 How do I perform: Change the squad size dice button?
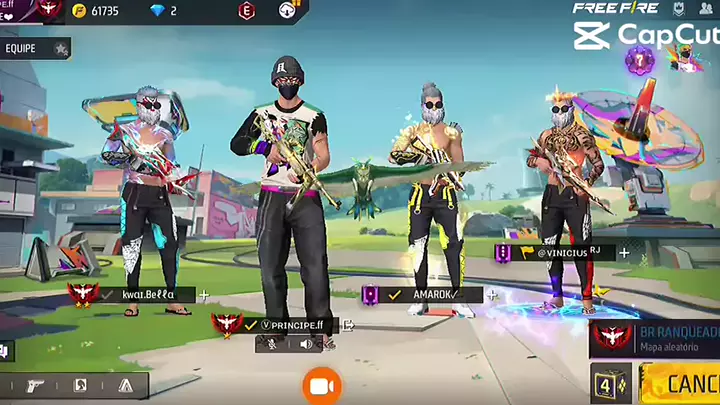610,384
